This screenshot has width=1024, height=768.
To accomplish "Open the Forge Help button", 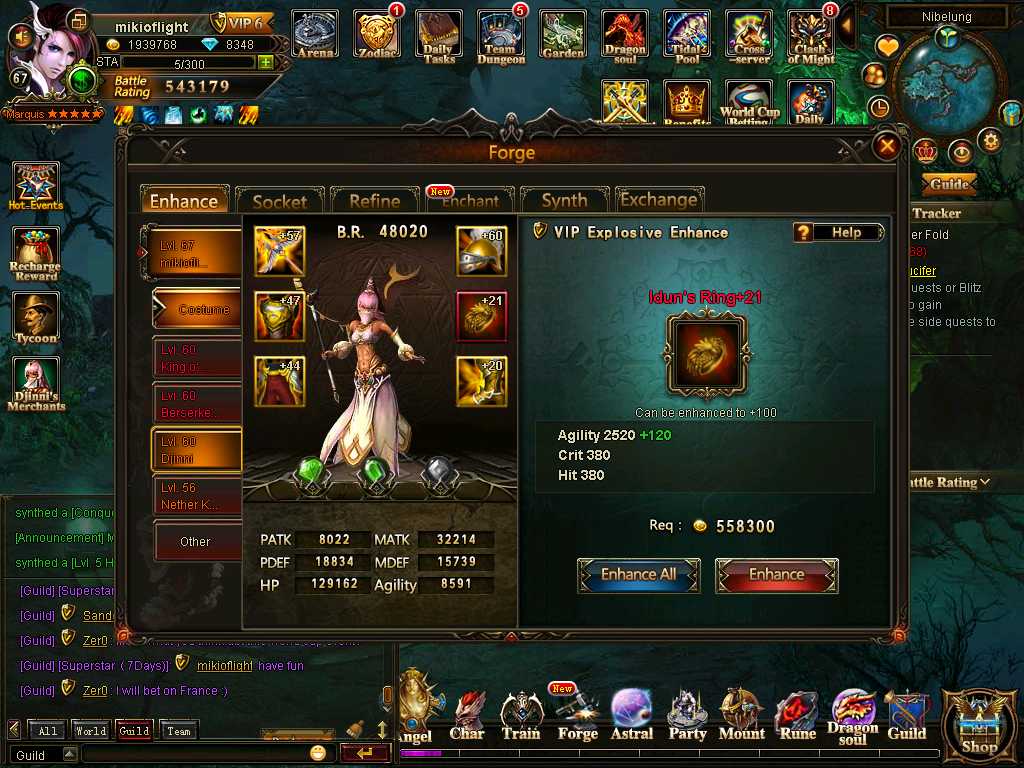I will tap(840, 232).
